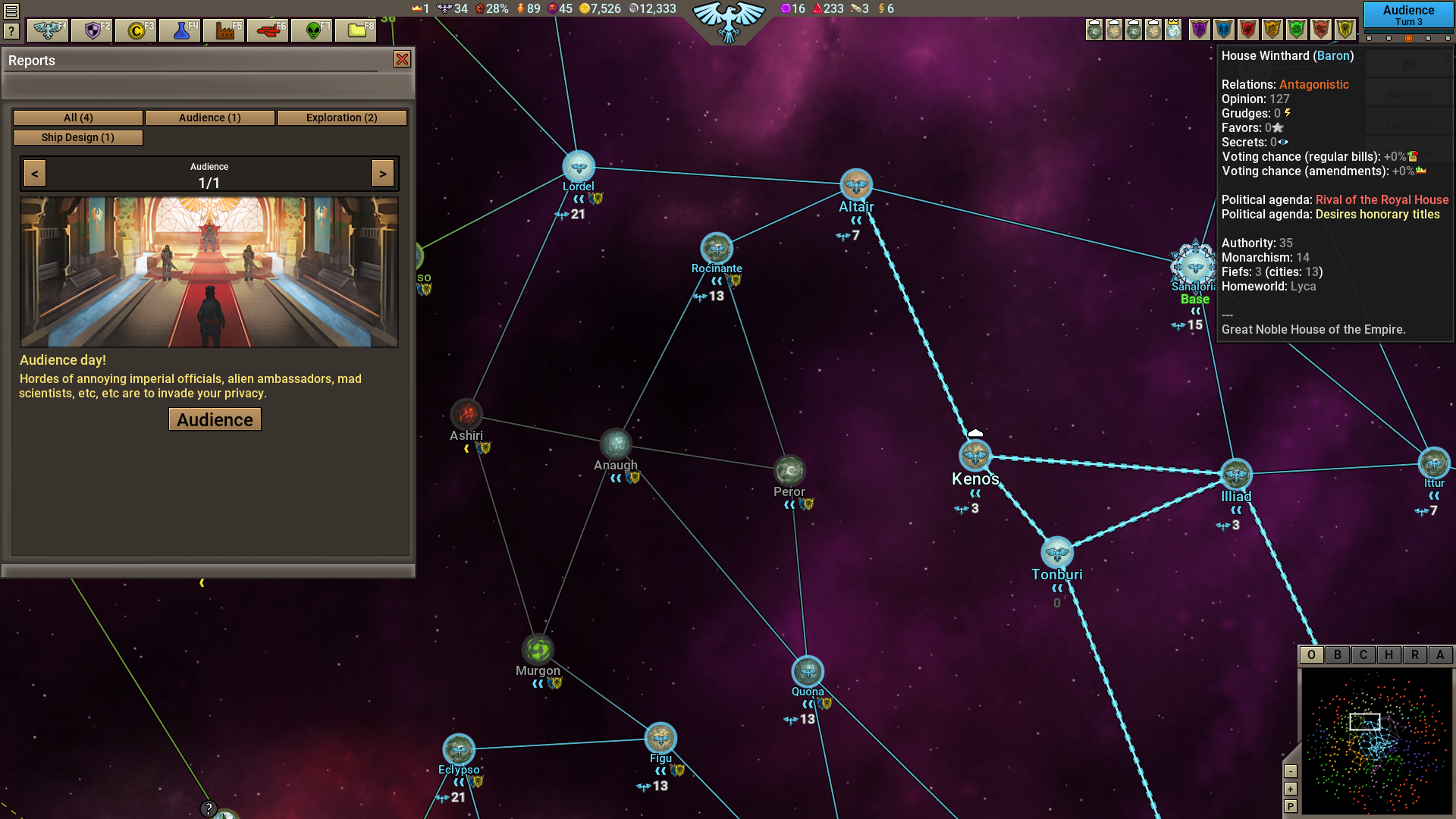
Task: Open the fleet F6 spaceship screen
Action: [x=268, y=30]
